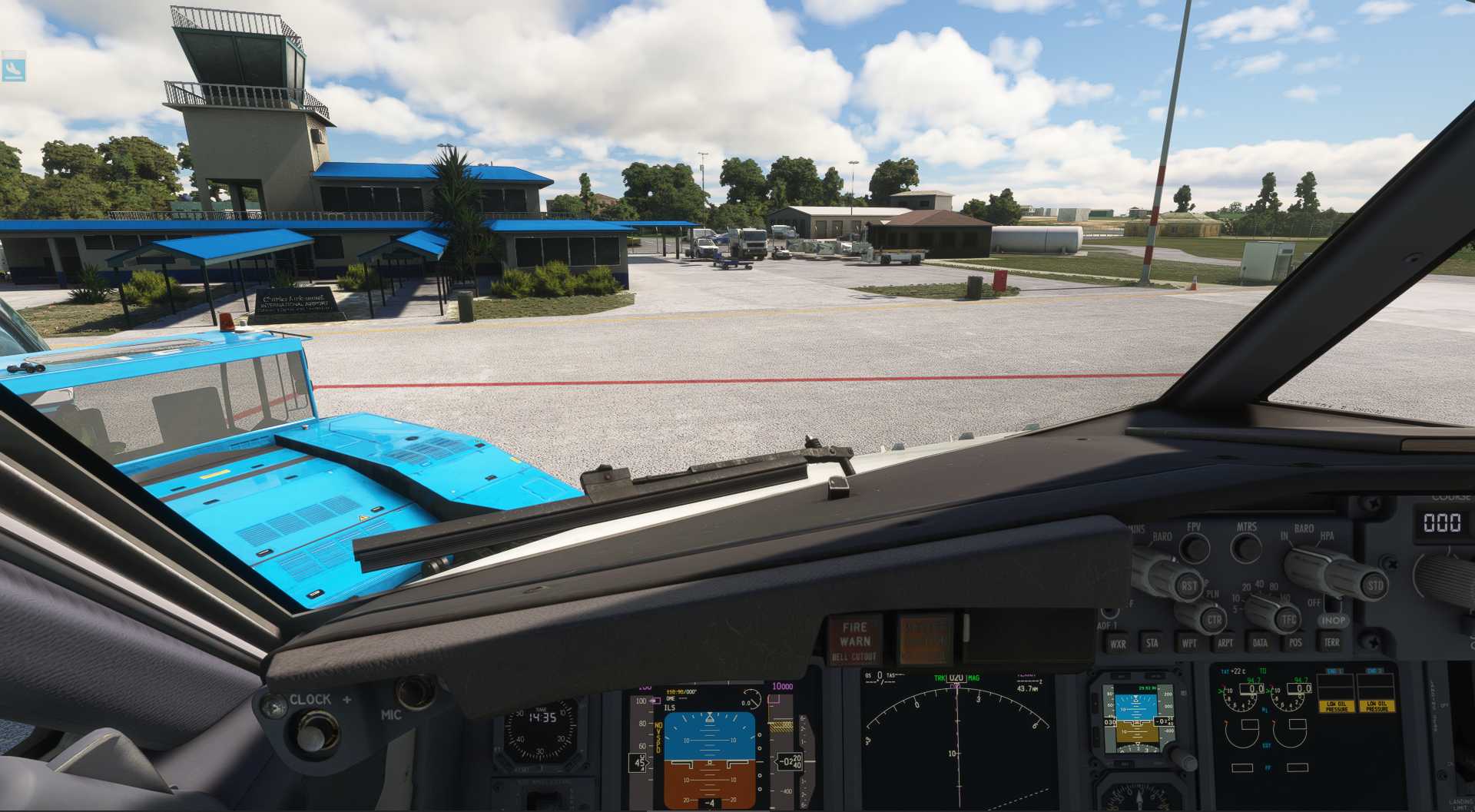This screenshot has height=812, width=1475.
Task: Select the DATA button on the EFIS panel
Action: click(x=1260, y=642)
